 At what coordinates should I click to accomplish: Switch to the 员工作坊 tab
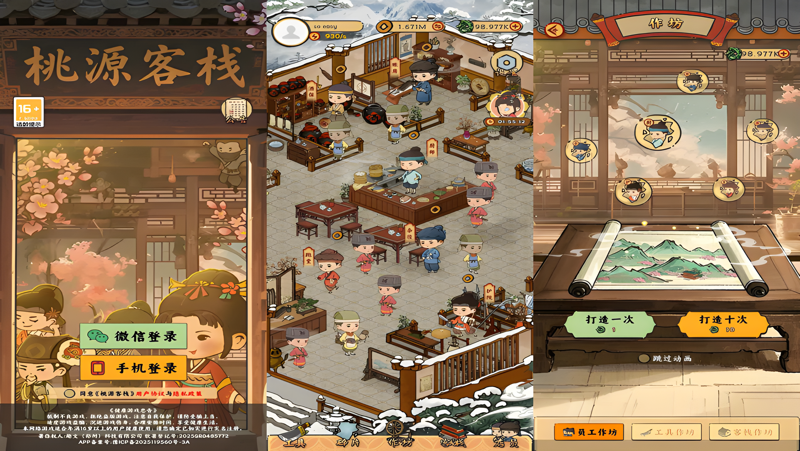point(589,432)
